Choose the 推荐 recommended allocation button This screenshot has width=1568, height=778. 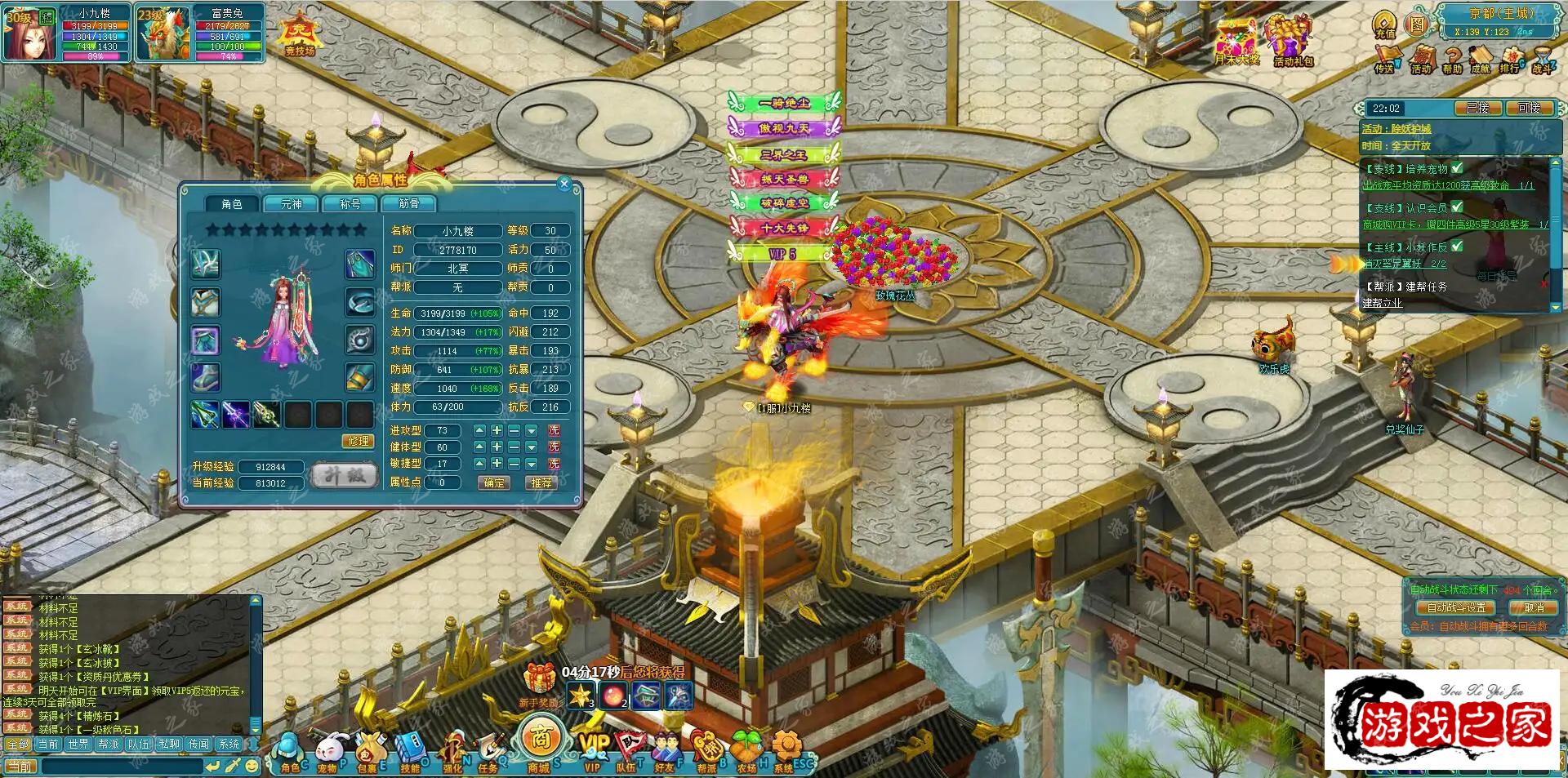tap(541, 482)
